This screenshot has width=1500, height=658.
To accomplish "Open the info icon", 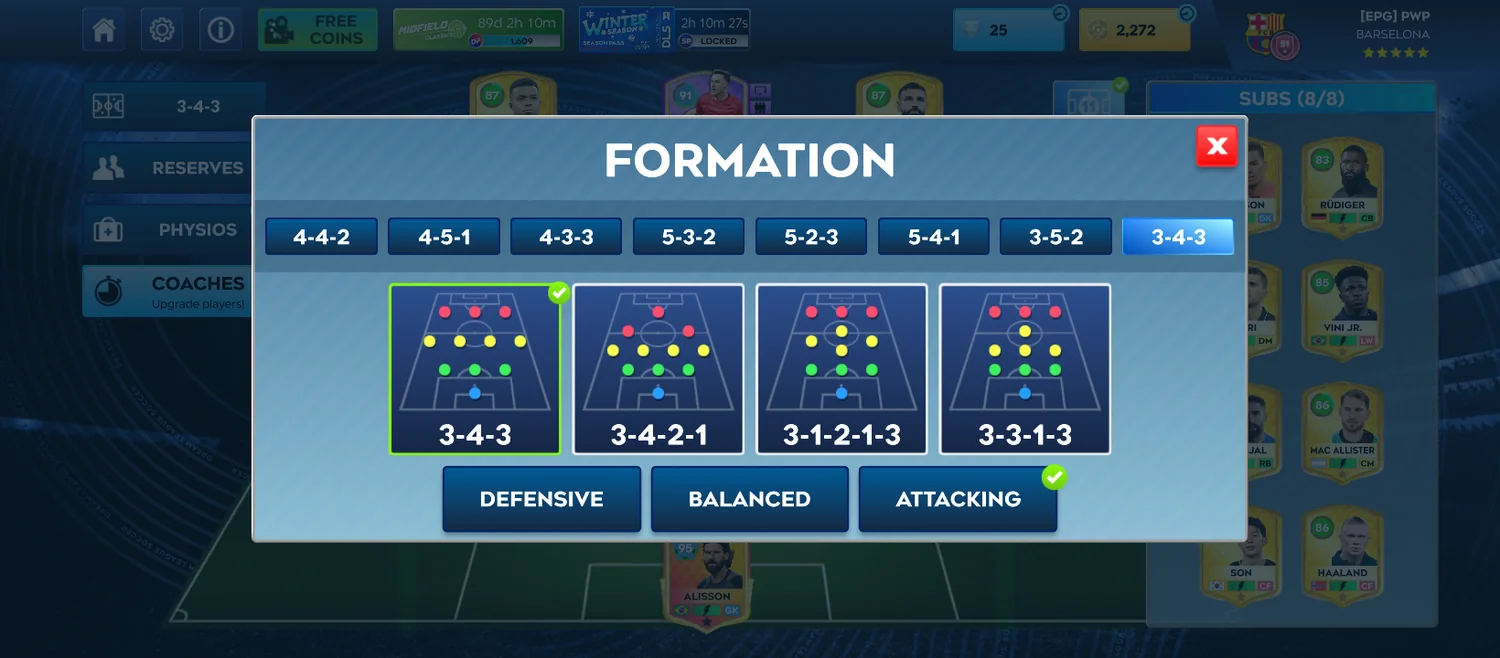I will click(x=220, y=30).
